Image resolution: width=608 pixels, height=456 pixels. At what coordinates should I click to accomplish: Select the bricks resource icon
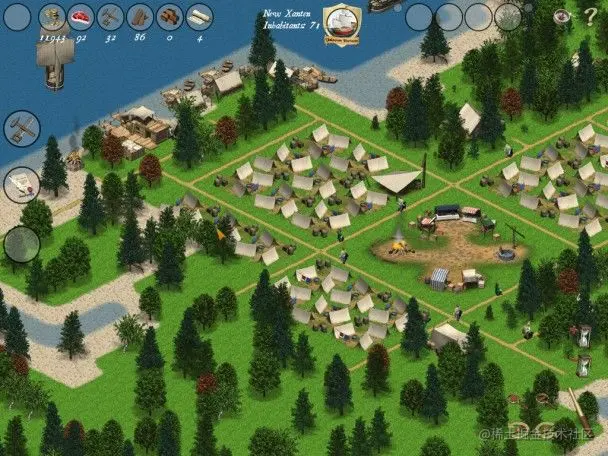click(170, 16)
